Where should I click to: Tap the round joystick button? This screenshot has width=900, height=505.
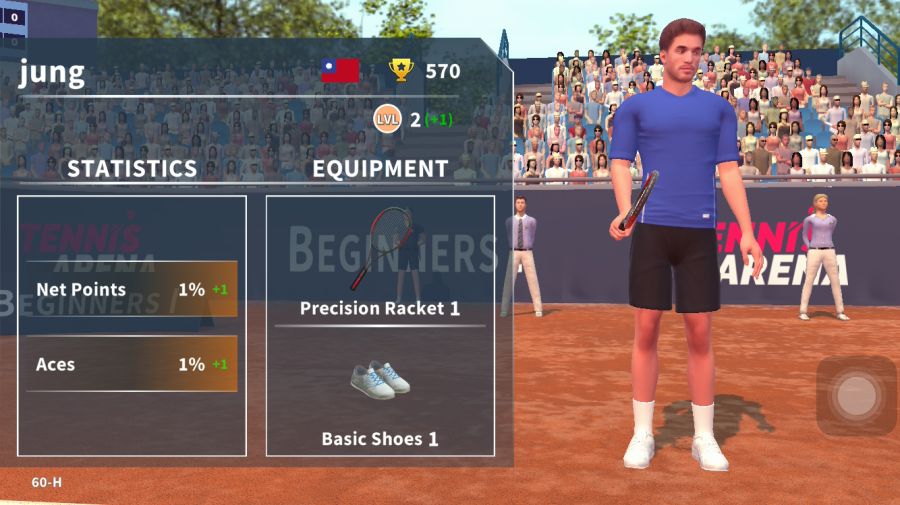[x=856, y=396]
